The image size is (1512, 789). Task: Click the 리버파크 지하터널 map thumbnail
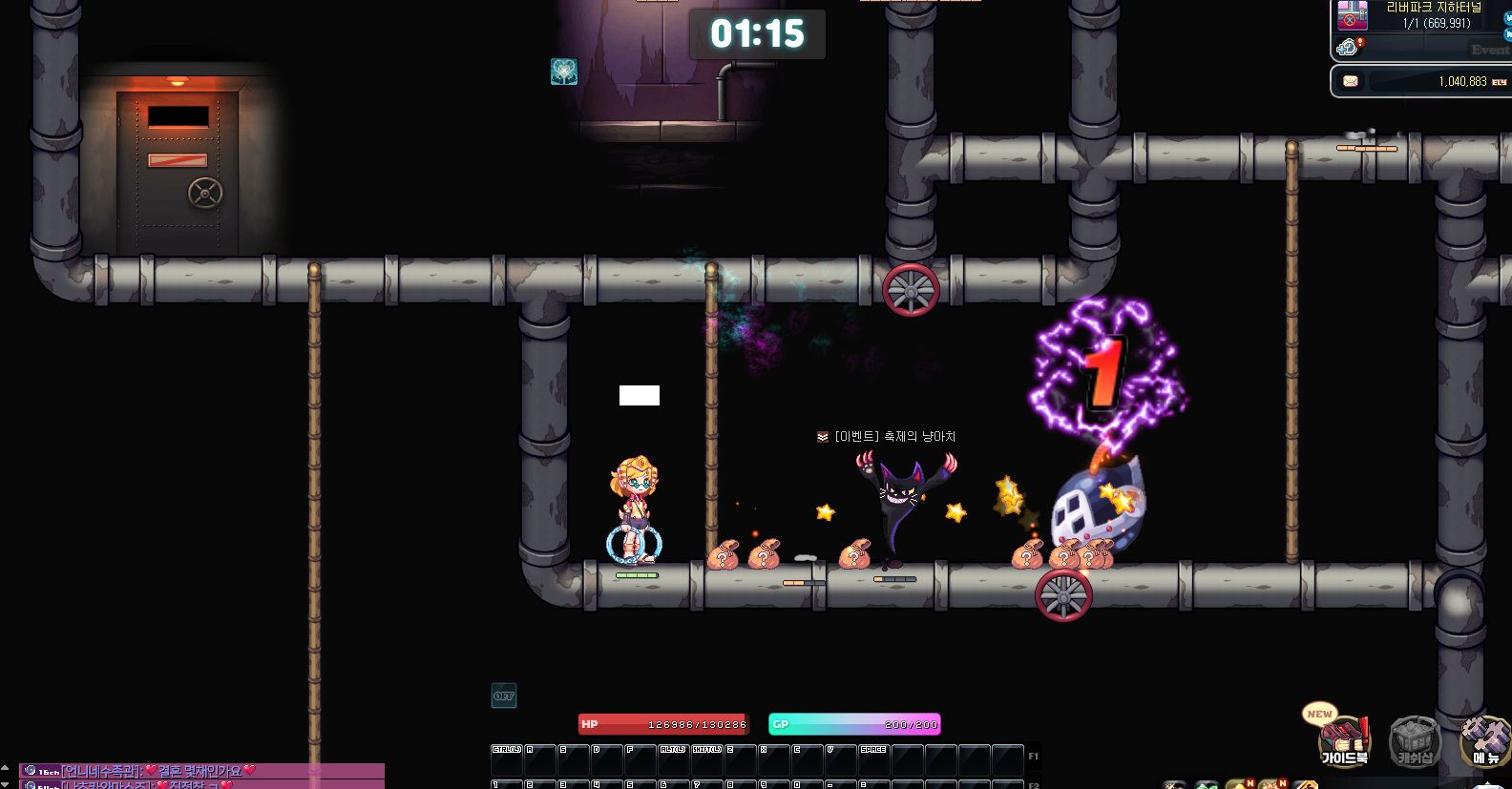1353,15
